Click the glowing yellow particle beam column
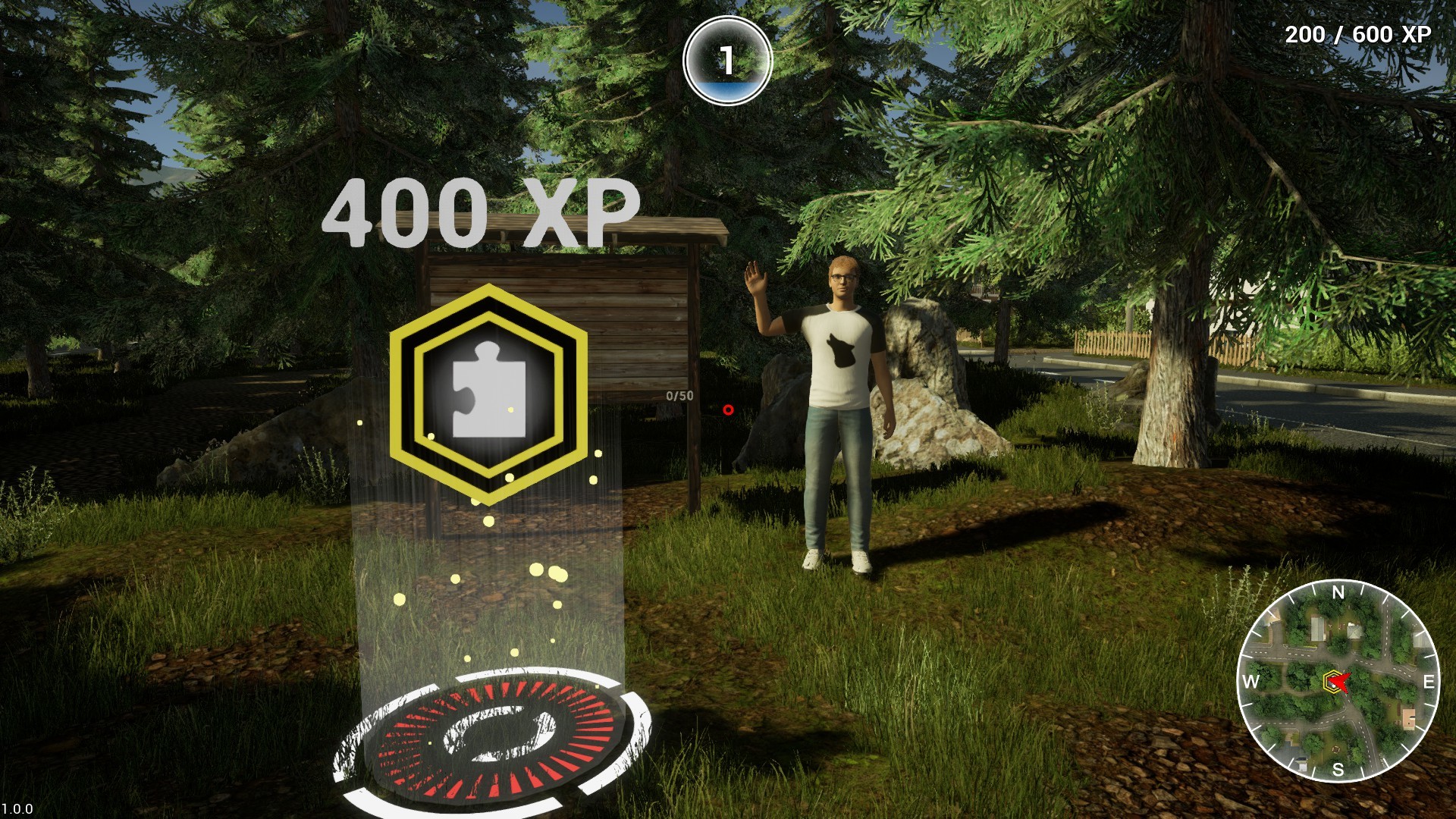Viewport: 1456px width, 819px height. tap(485, 576)
